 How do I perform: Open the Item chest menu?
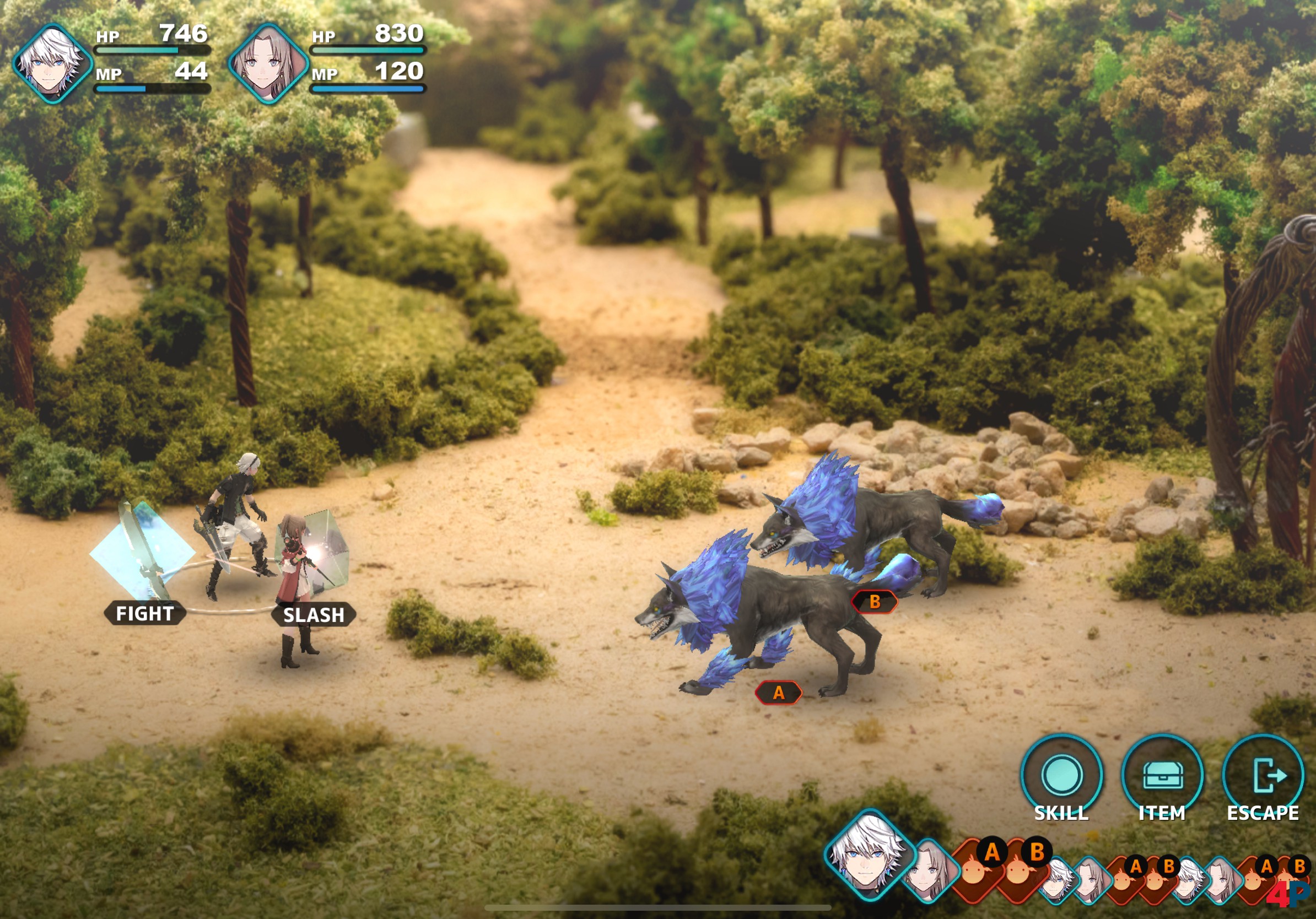point(1162,775)
